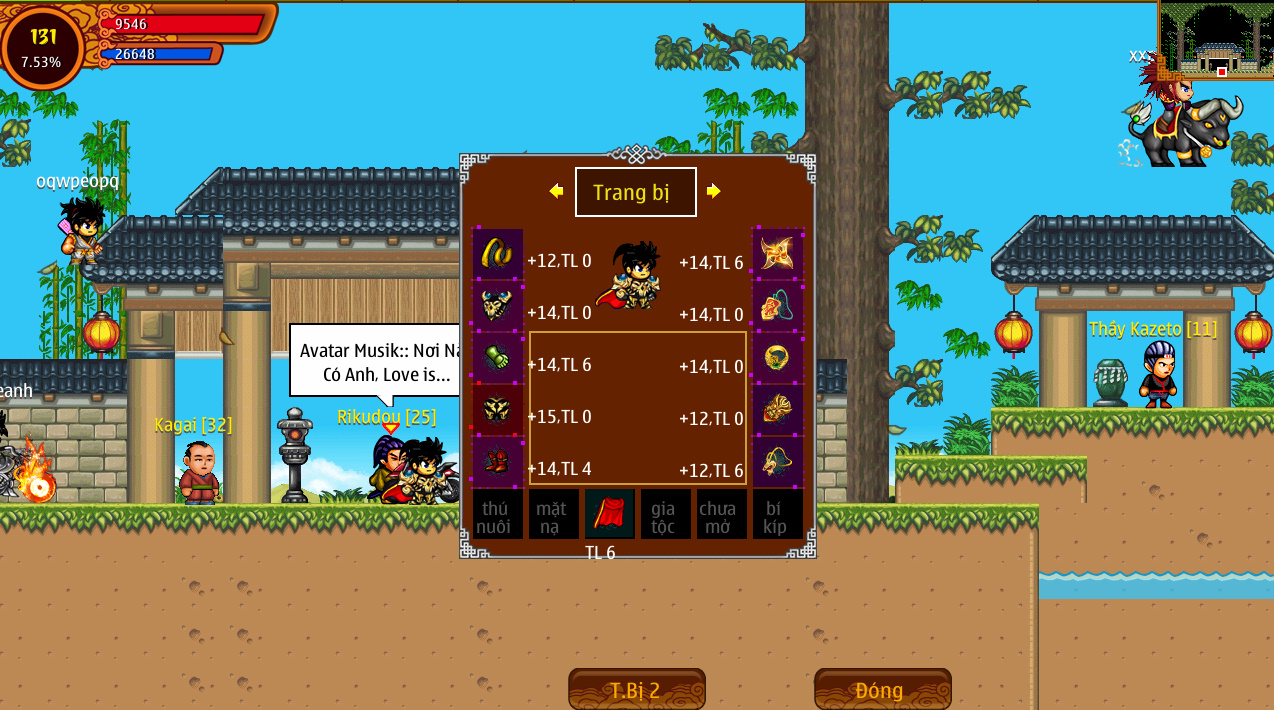1274x710 pixels.
Task: Close the panel with Đóng button
Action: pos(882,690)
